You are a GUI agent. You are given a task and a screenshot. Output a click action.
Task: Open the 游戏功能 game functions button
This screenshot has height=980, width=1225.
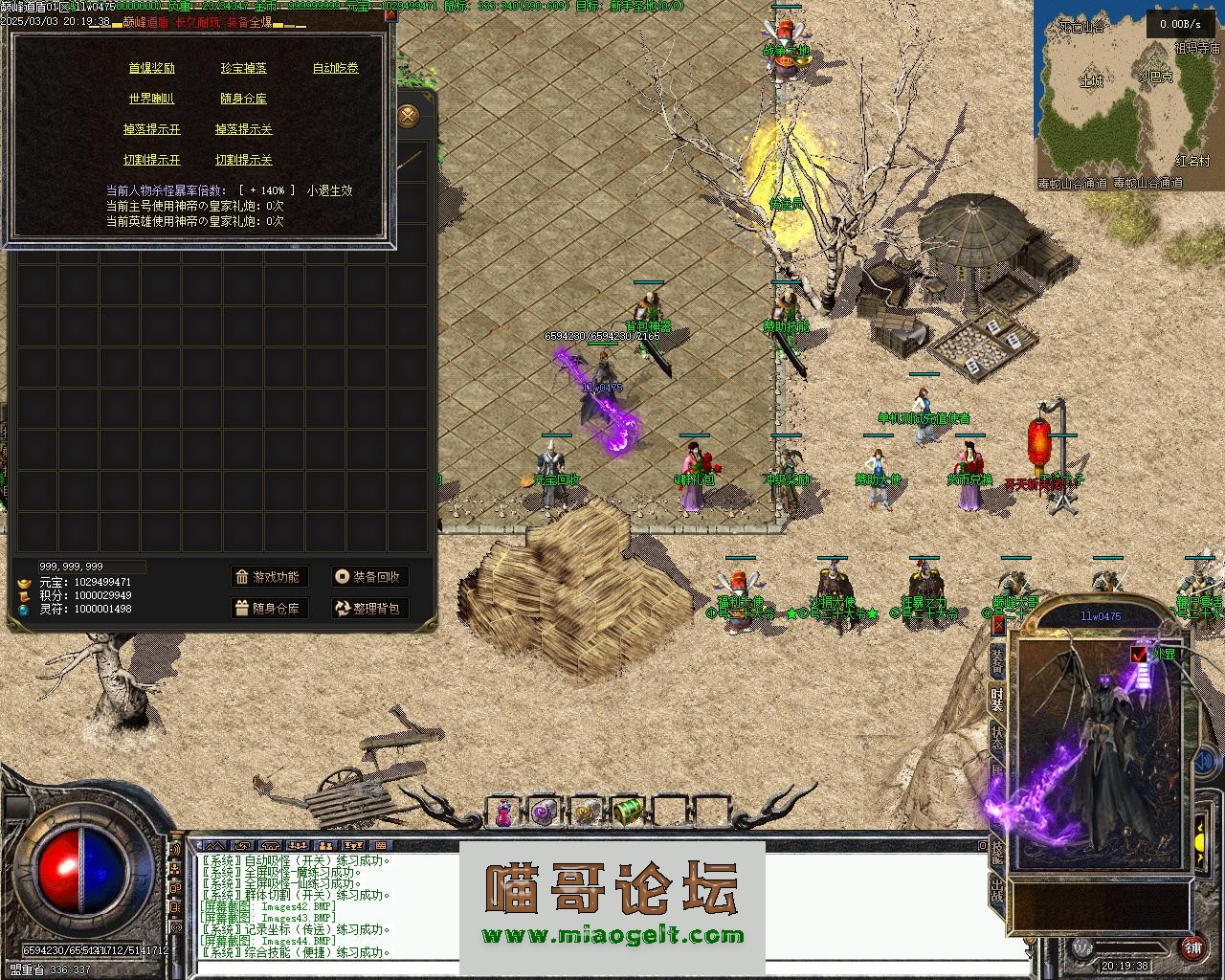pos(269,577)
